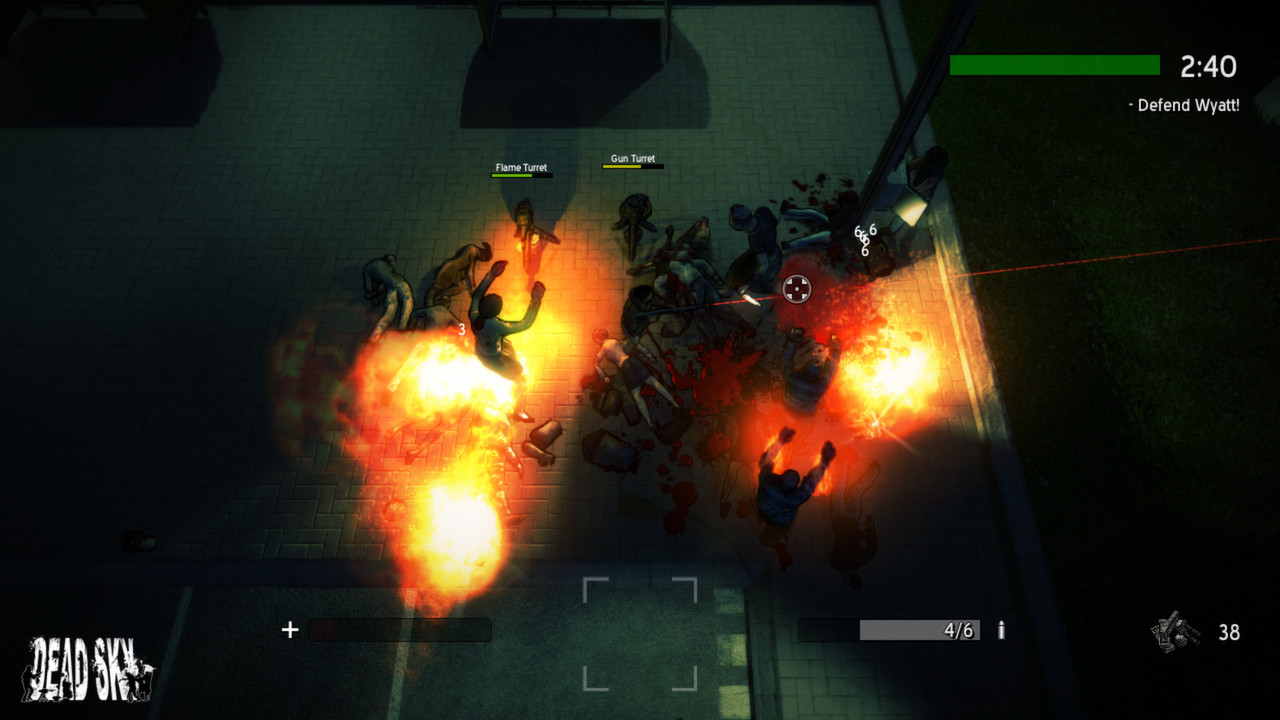Select the weapon icon beside 38
Image resolution: width=1280 pixels, height=720 pixels.
1174,632
